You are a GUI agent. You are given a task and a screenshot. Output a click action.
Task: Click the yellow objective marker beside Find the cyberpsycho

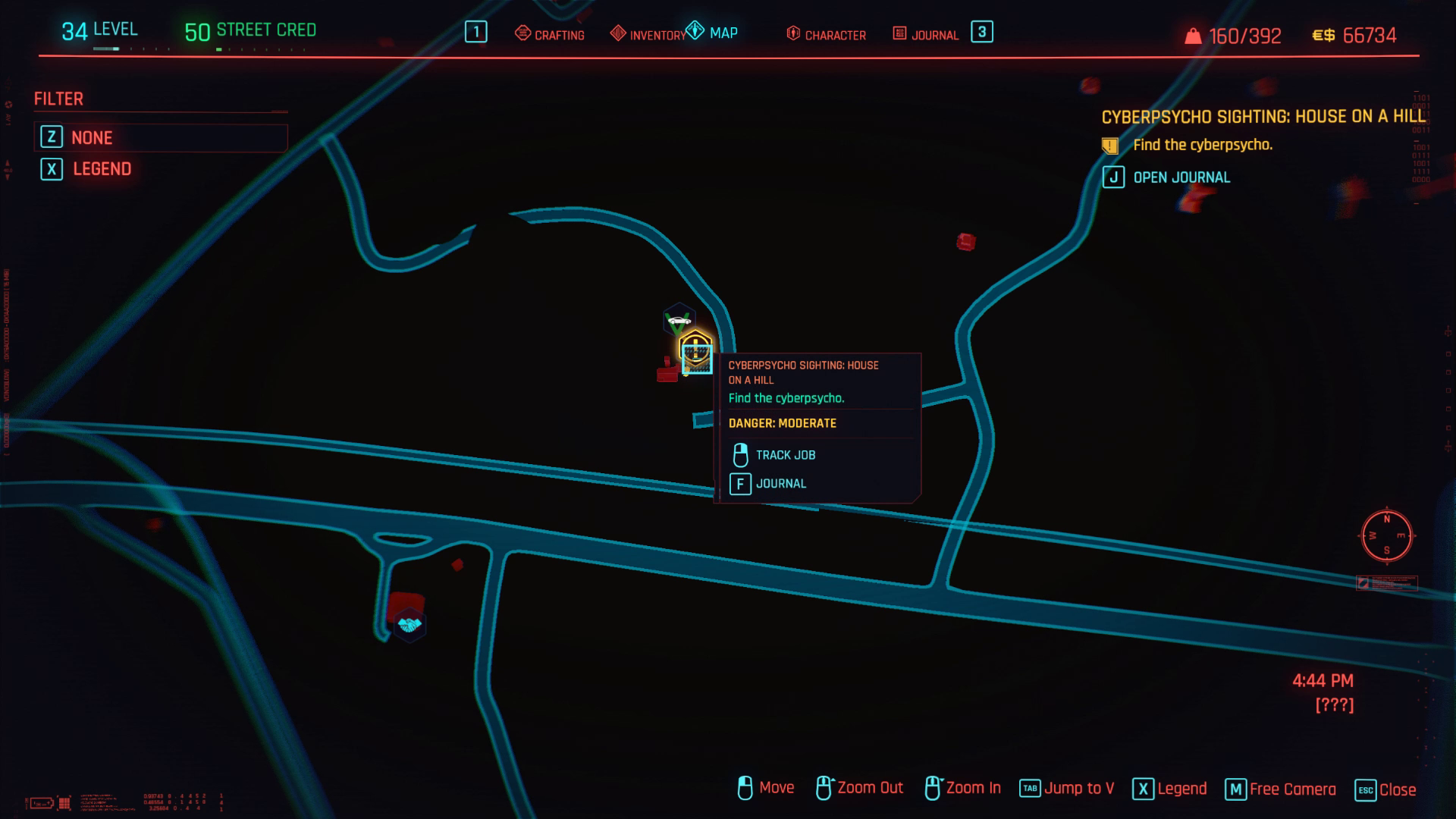(x=1110, y=144)
